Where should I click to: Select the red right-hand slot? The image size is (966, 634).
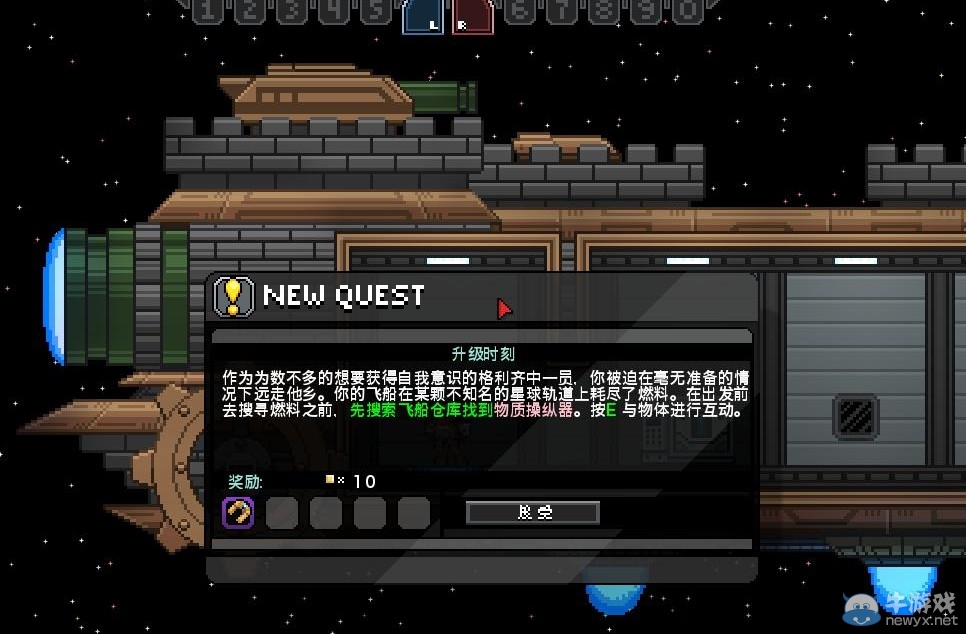[471, 16]
